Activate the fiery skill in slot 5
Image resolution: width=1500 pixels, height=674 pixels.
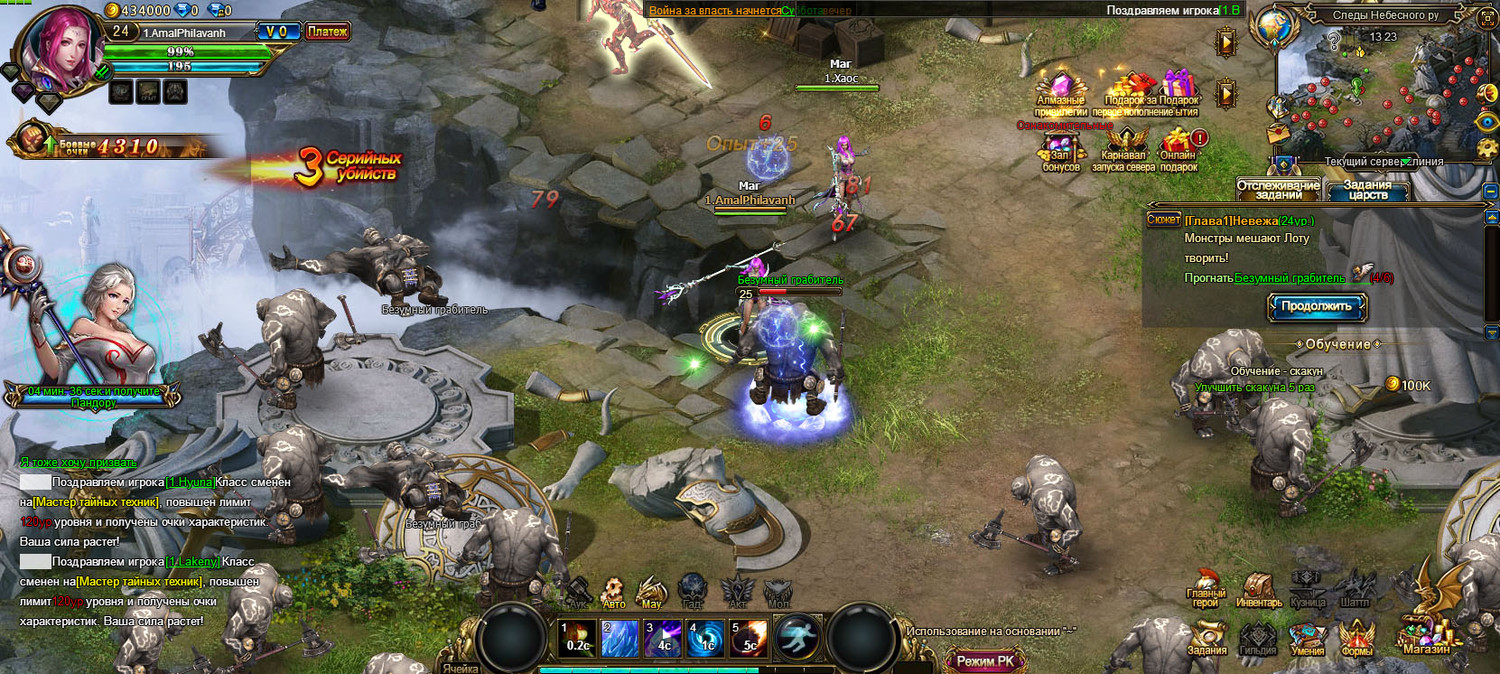click(748, 638)
